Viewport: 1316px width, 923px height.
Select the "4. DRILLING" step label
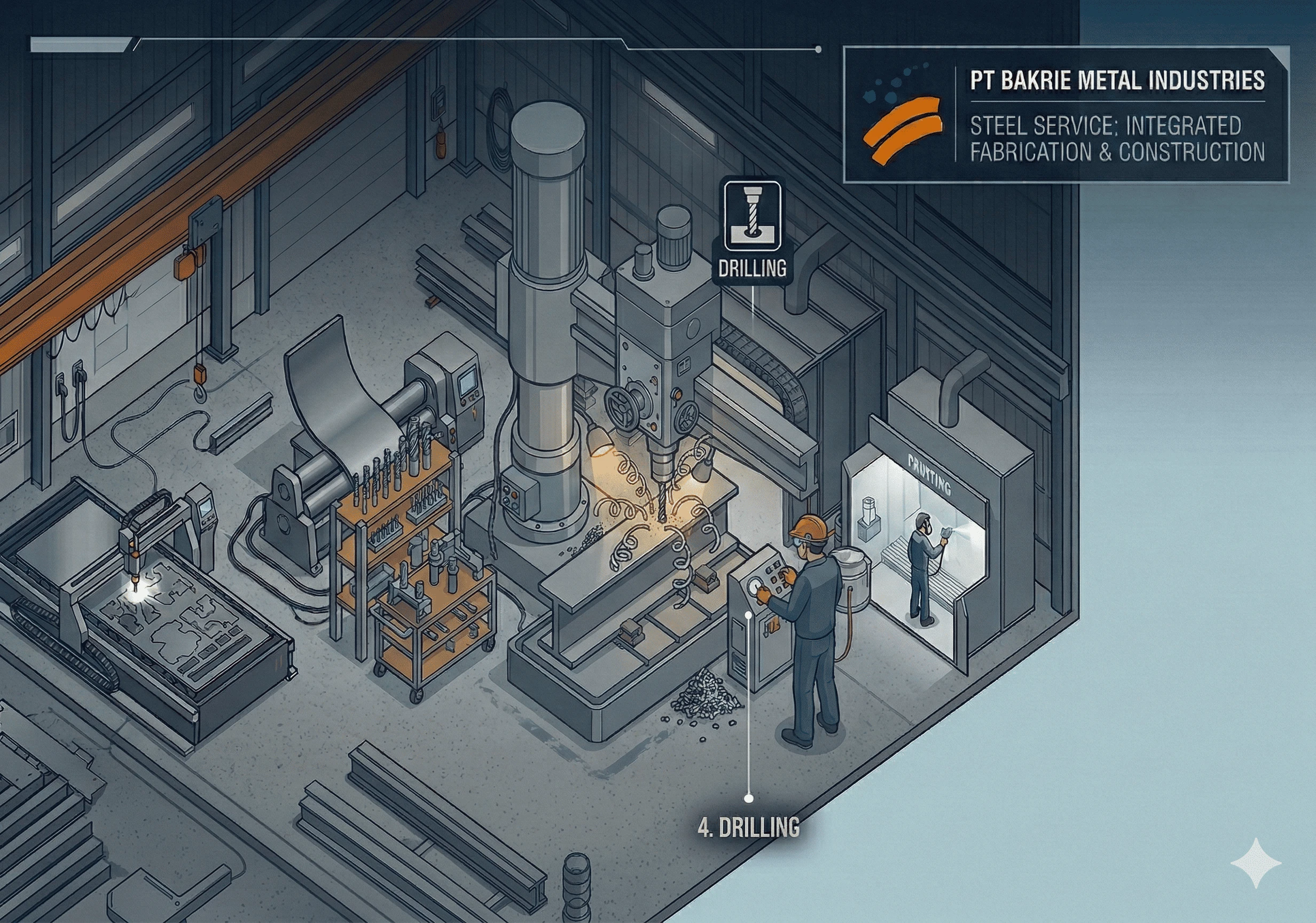tap(749, 828)
